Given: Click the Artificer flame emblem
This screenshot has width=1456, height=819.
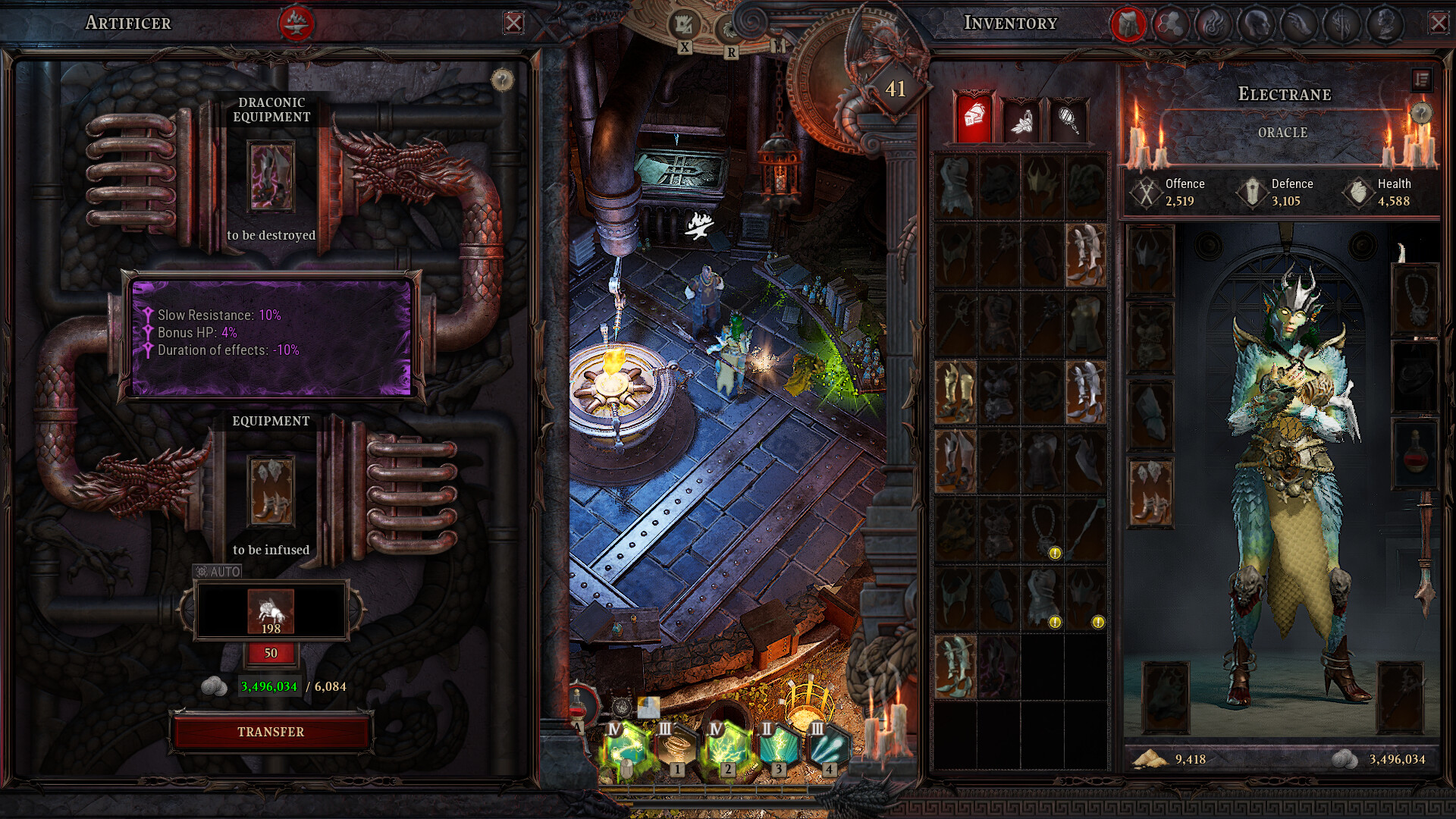Looking at the screenshot, I should (296, 21).
